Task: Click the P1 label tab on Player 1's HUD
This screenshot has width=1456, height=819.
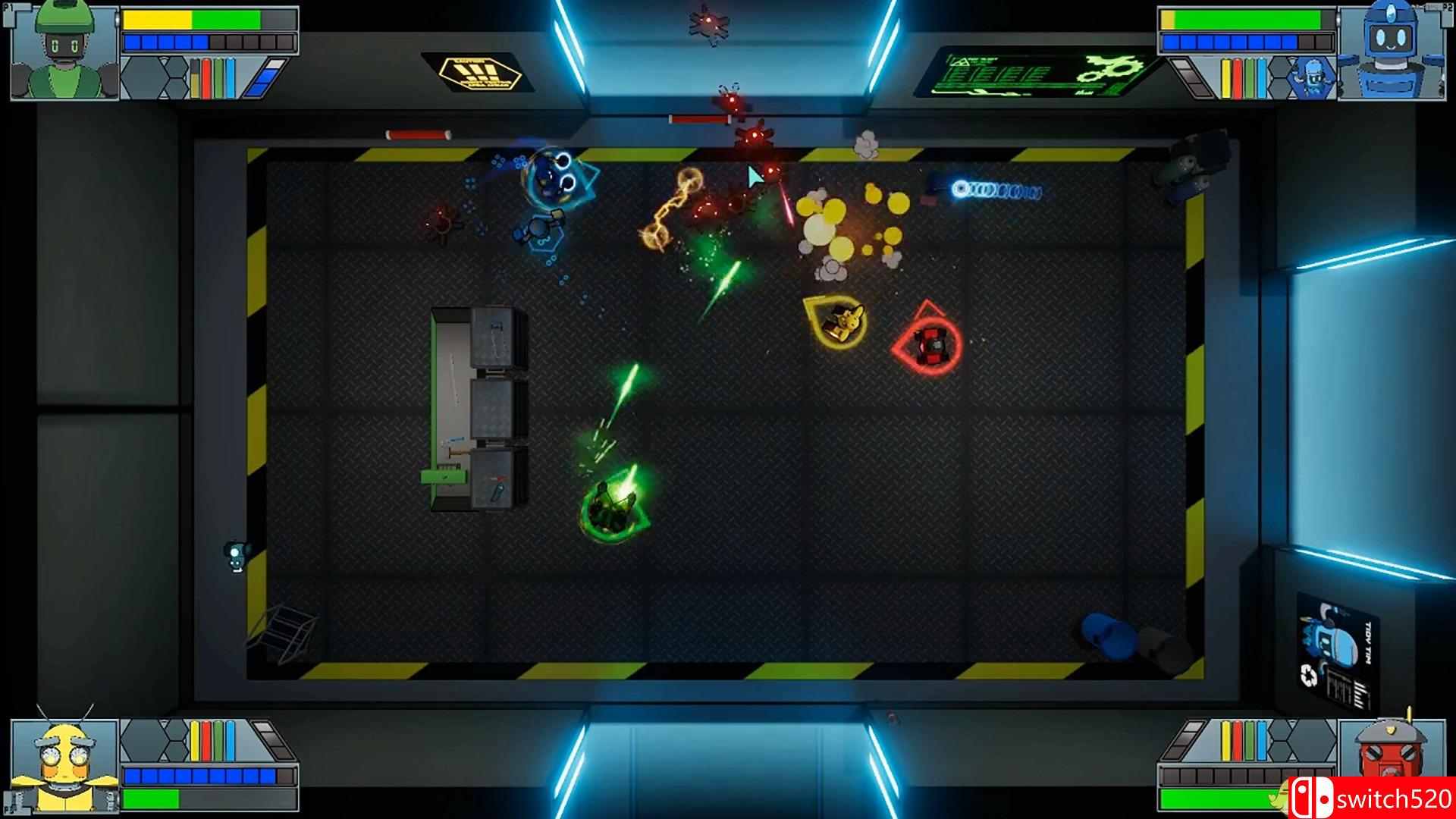Action: pyautogui.click(x=10, y=8)
